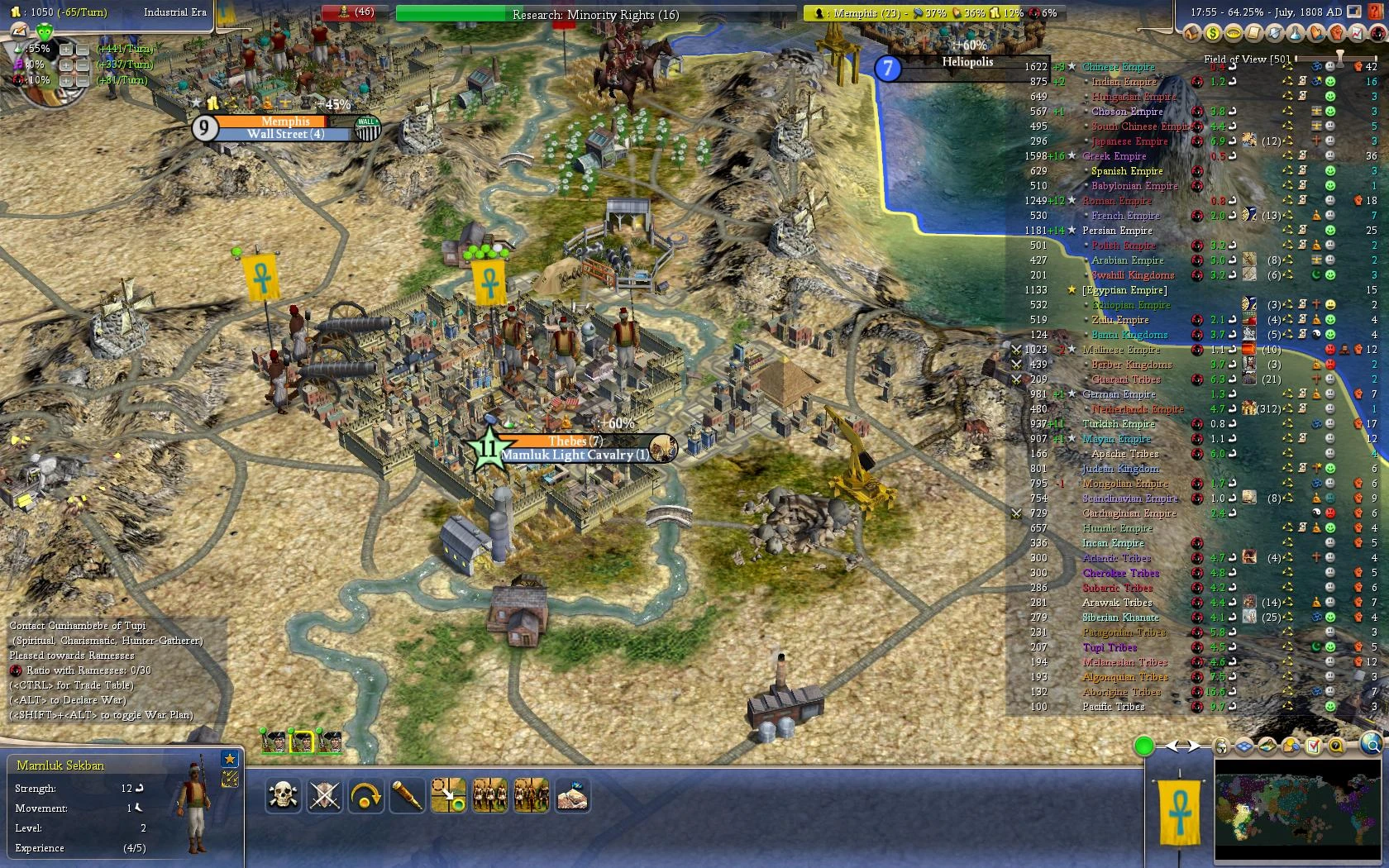Fortify the unit using the crossed-swords icon
The height and width of the screenshot is (868, 1389).
(326, 794)
